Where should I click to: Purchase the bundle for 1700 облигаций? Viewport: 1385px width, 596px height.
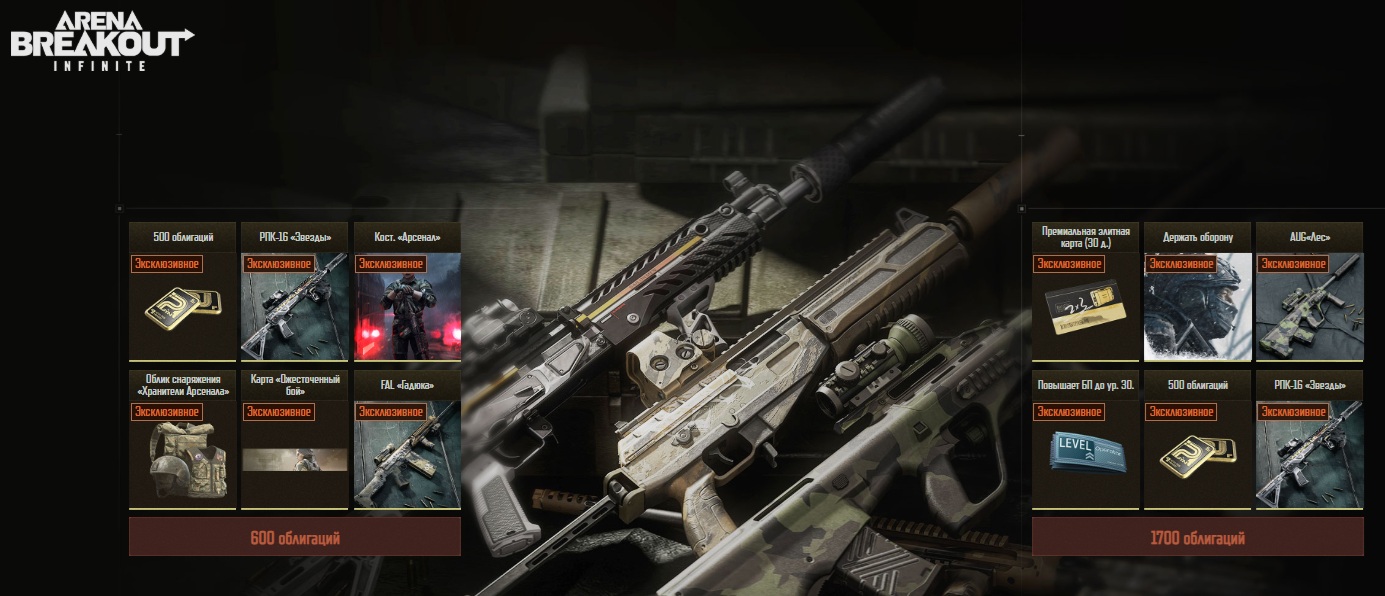1197,538
